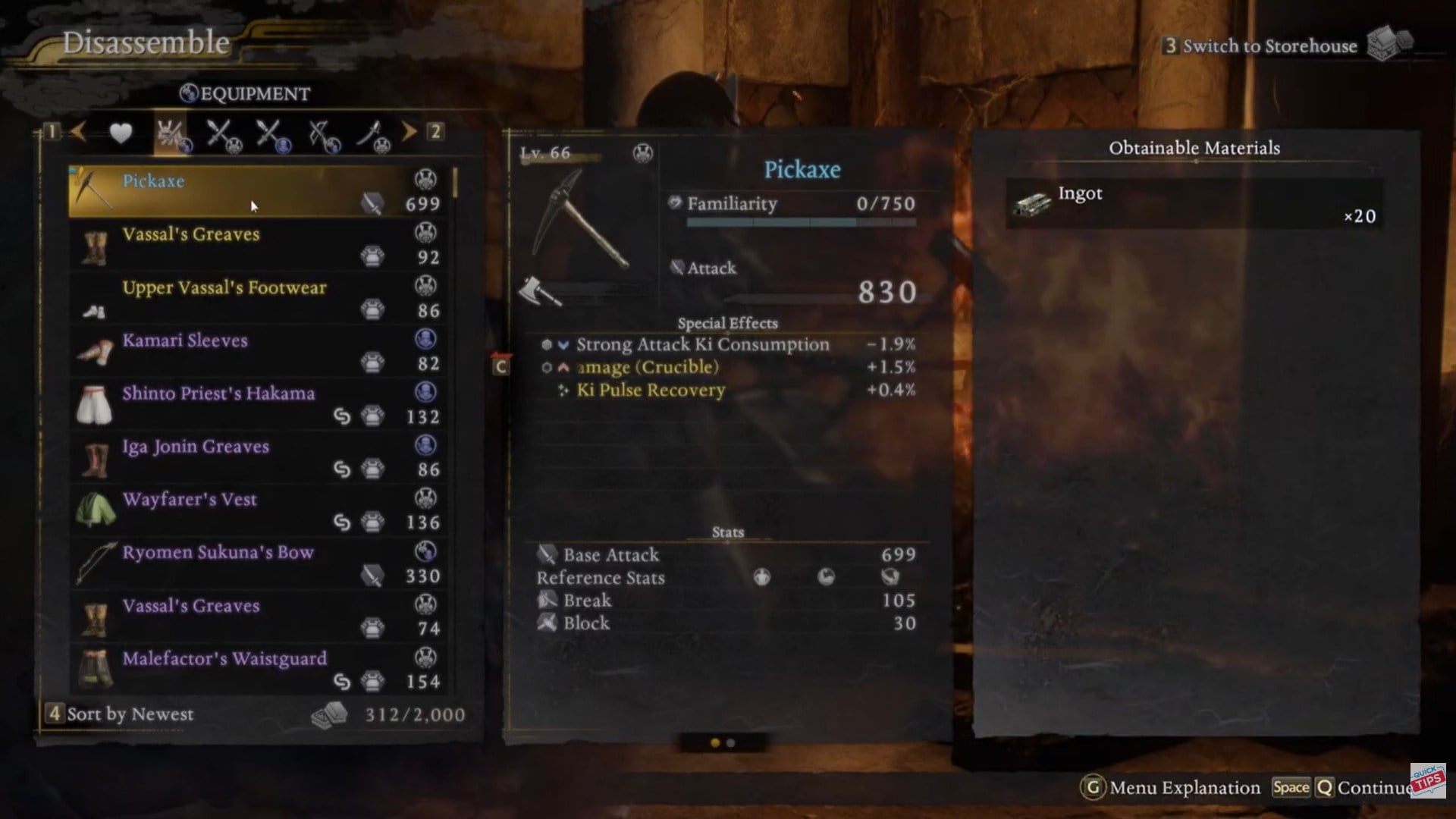The image size is (1456, 819).
Task: Open the Menu Explanation
Action: [1172, 788]
